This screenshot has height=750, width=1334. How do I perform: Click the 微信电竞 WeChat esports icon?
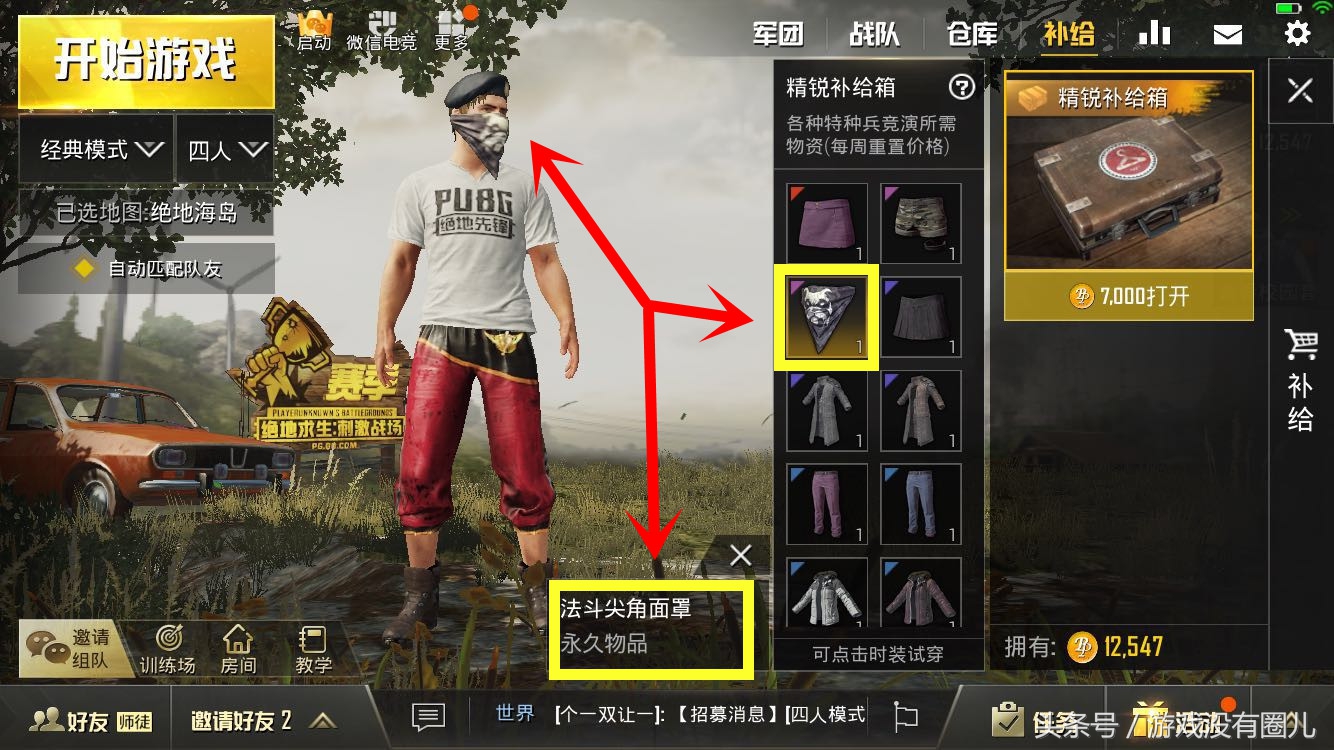(x=383, y=27)
